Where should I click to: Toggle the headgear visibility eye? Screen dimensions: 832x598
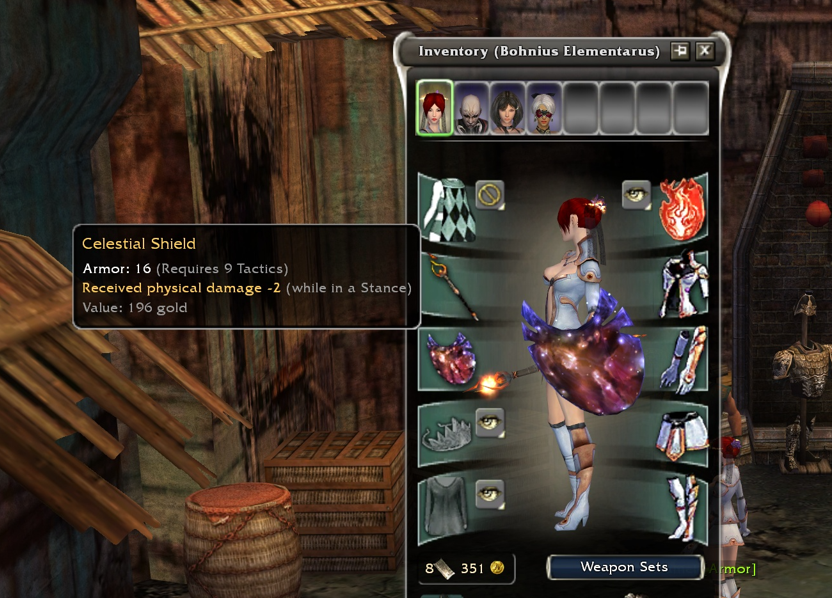click(636, 193)
